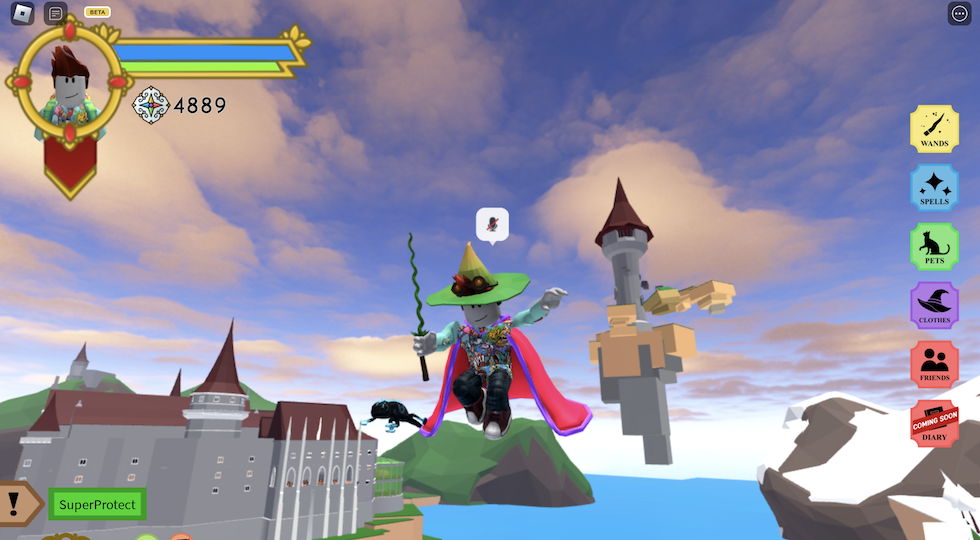Open the Roblox main menu

pyautogui.click(x=22, y=14)
